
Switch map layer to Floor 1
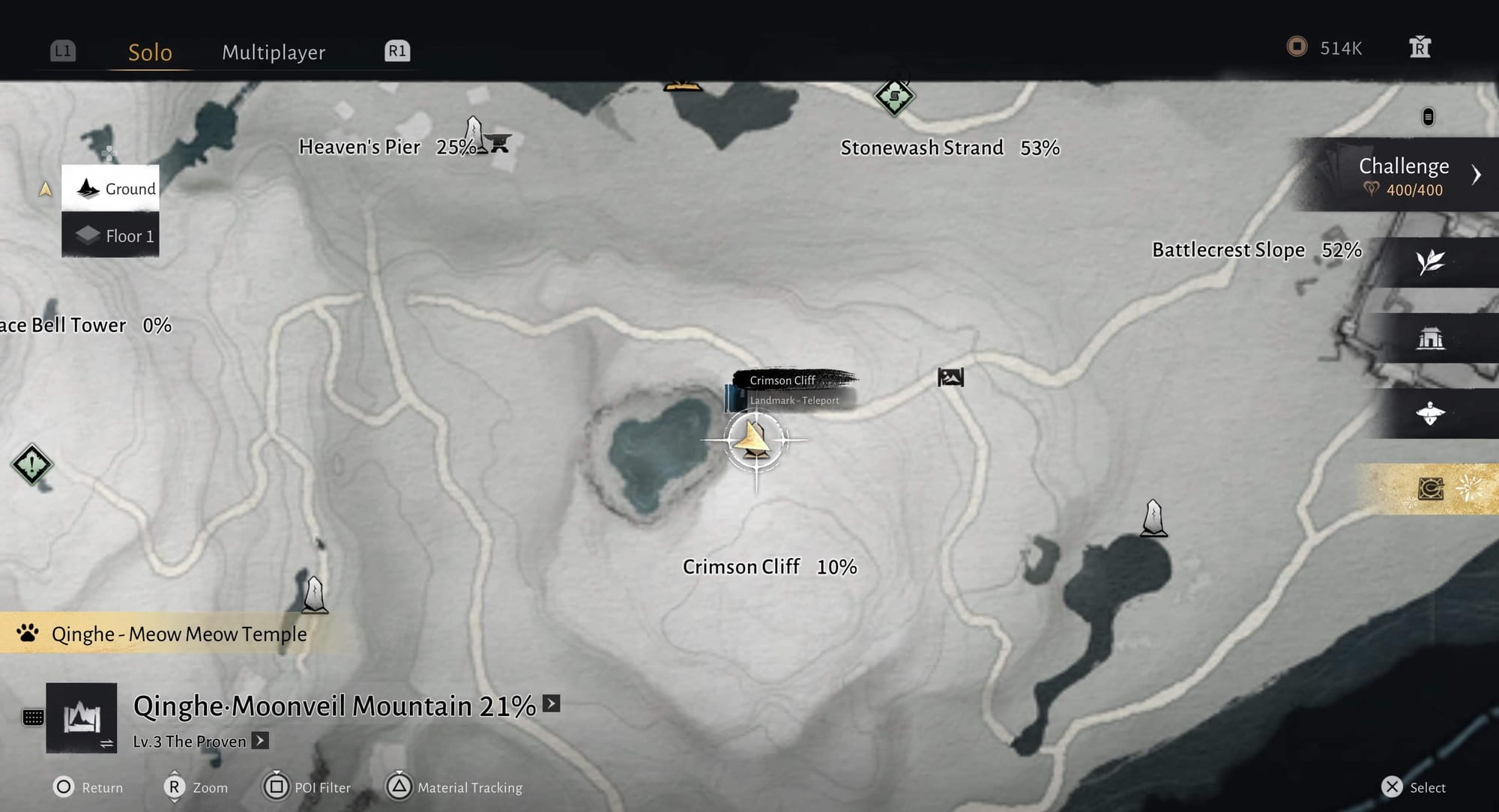tap(111, 235)
